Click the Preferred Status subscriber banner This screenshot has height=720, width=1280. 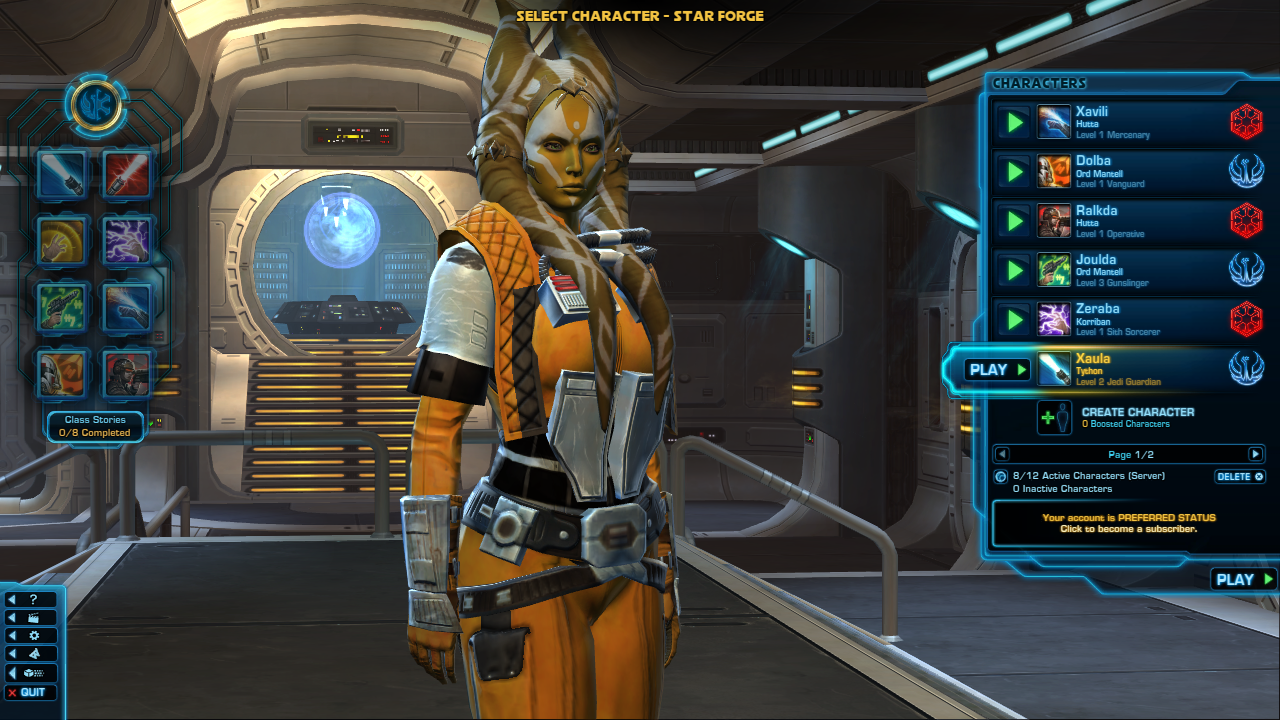(1128, 523)
